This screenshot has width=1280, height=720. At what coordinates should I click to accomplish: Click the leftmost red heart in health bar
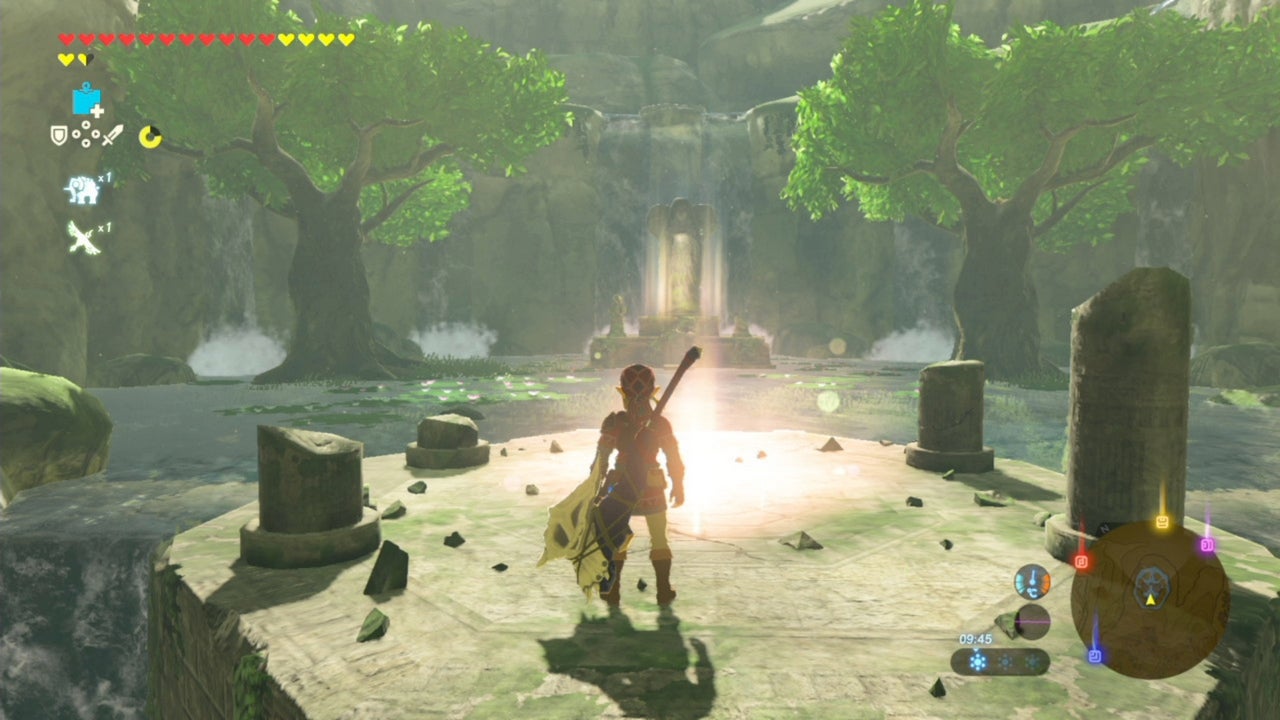(66, 38)
